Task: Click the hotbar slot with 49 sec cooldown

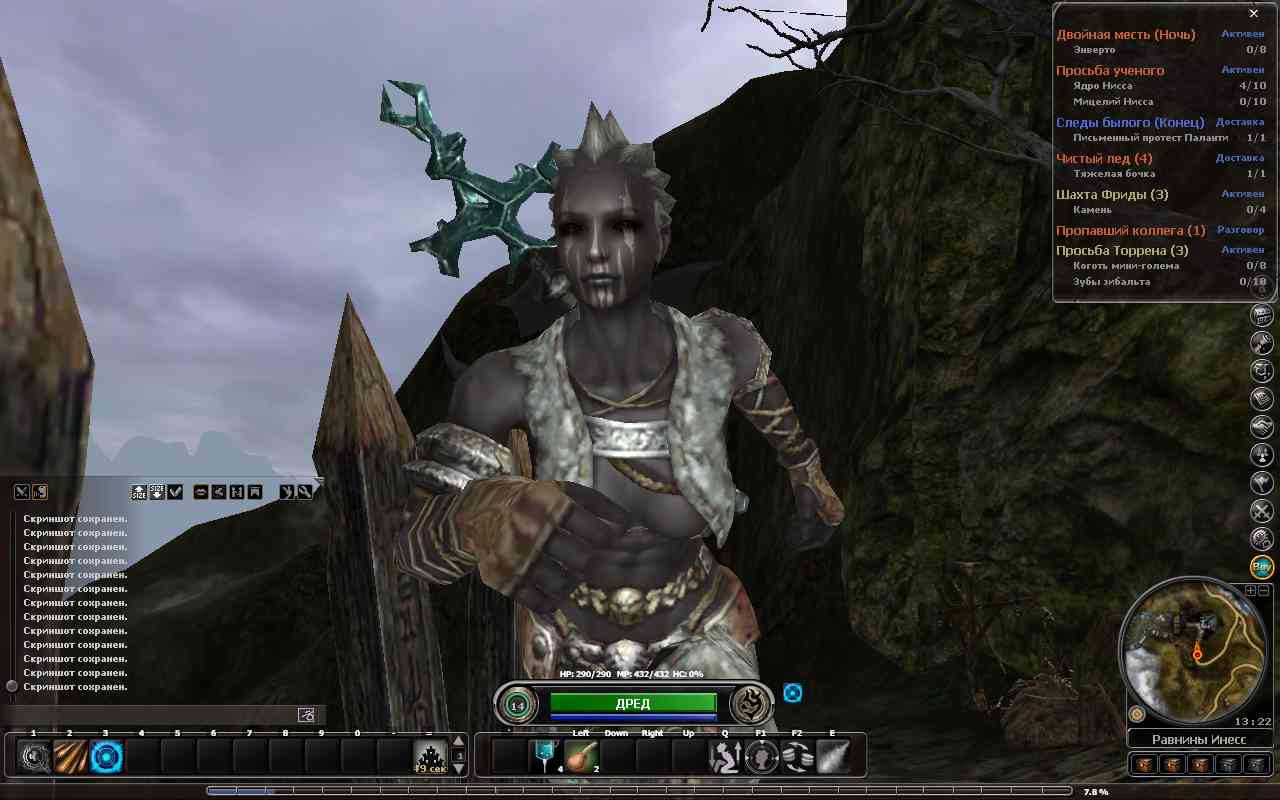Action: coord(430,757)
